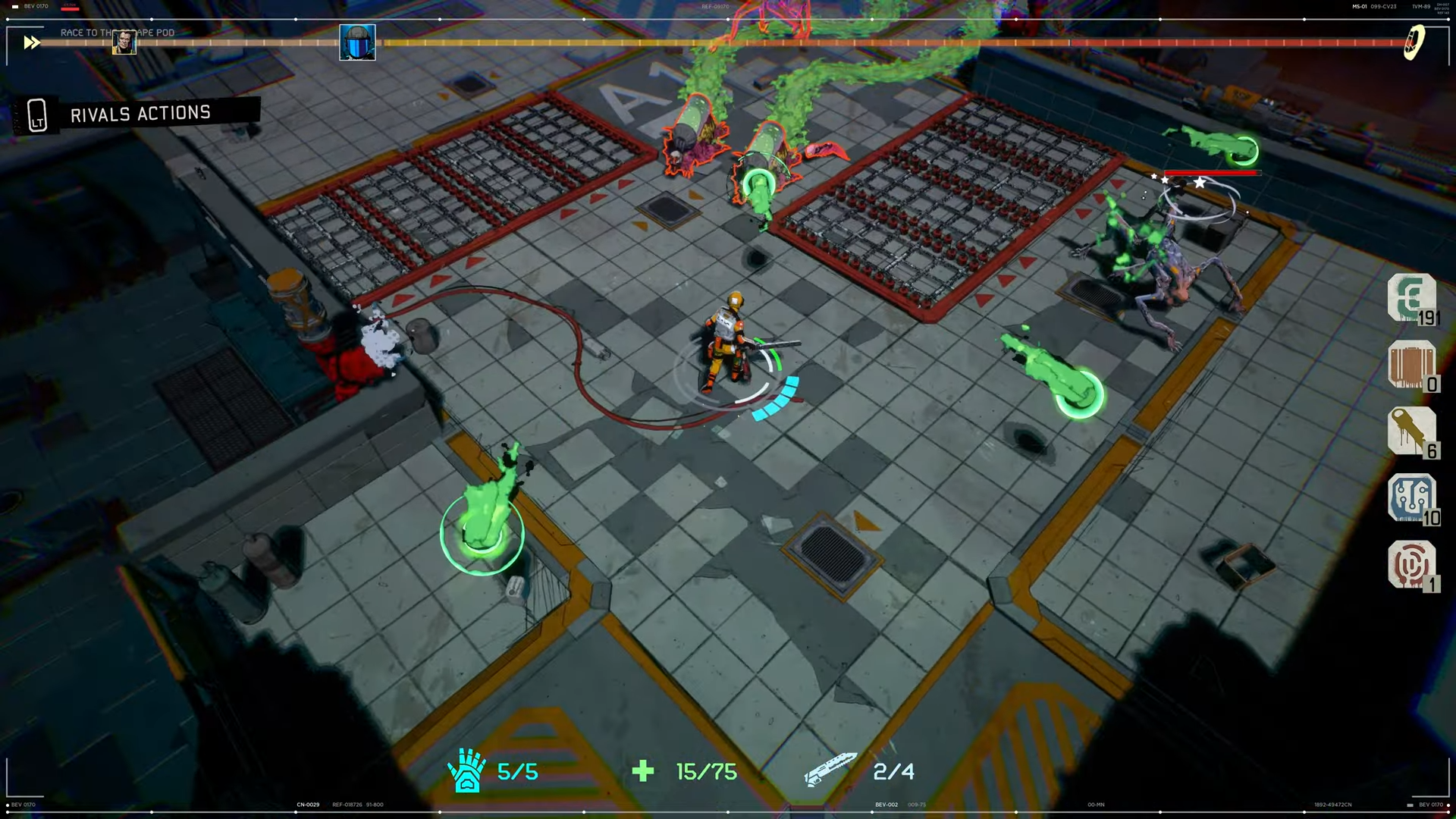1456x819 pixels.
Task: Click the red fingerprint resource icon
Action: 1410,564
